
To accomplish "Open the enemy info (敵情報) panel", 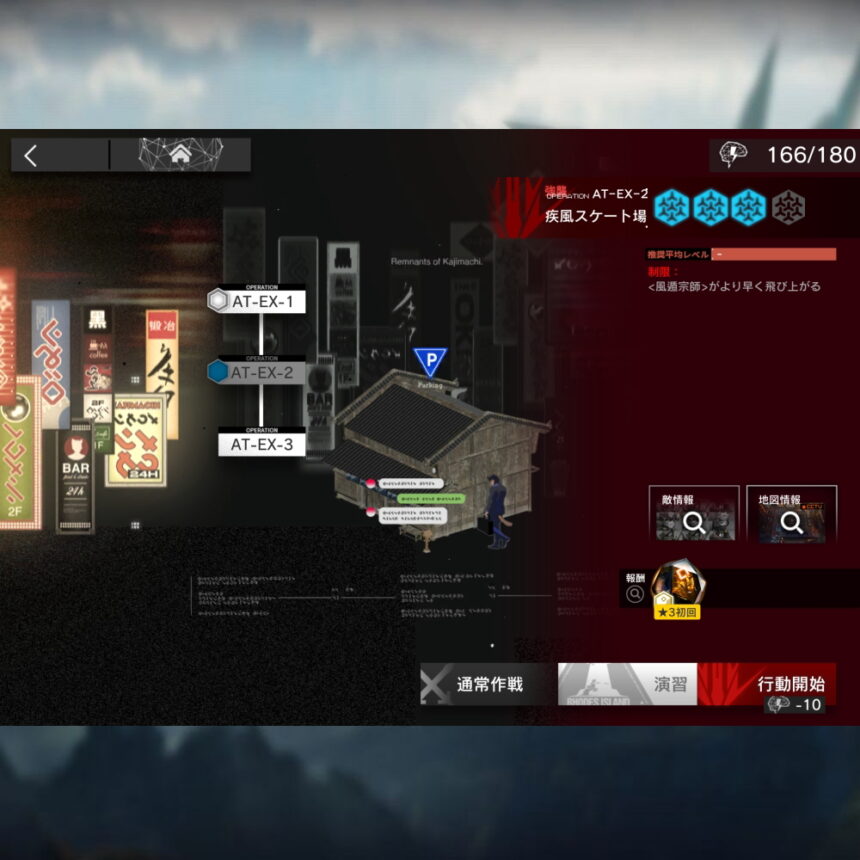I will click(x=693, y=514).
